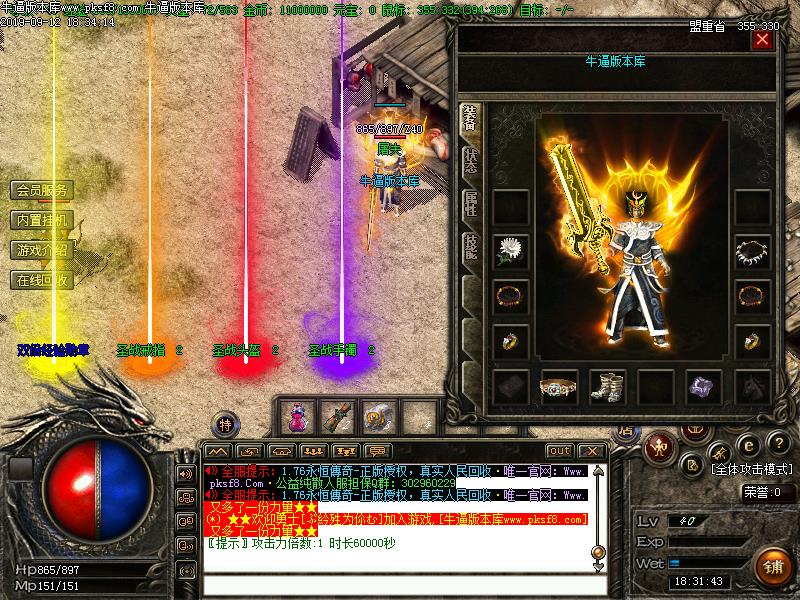Screen dimensions: 800x600
Task: Click the round 特 button
Action: point(227,421)
